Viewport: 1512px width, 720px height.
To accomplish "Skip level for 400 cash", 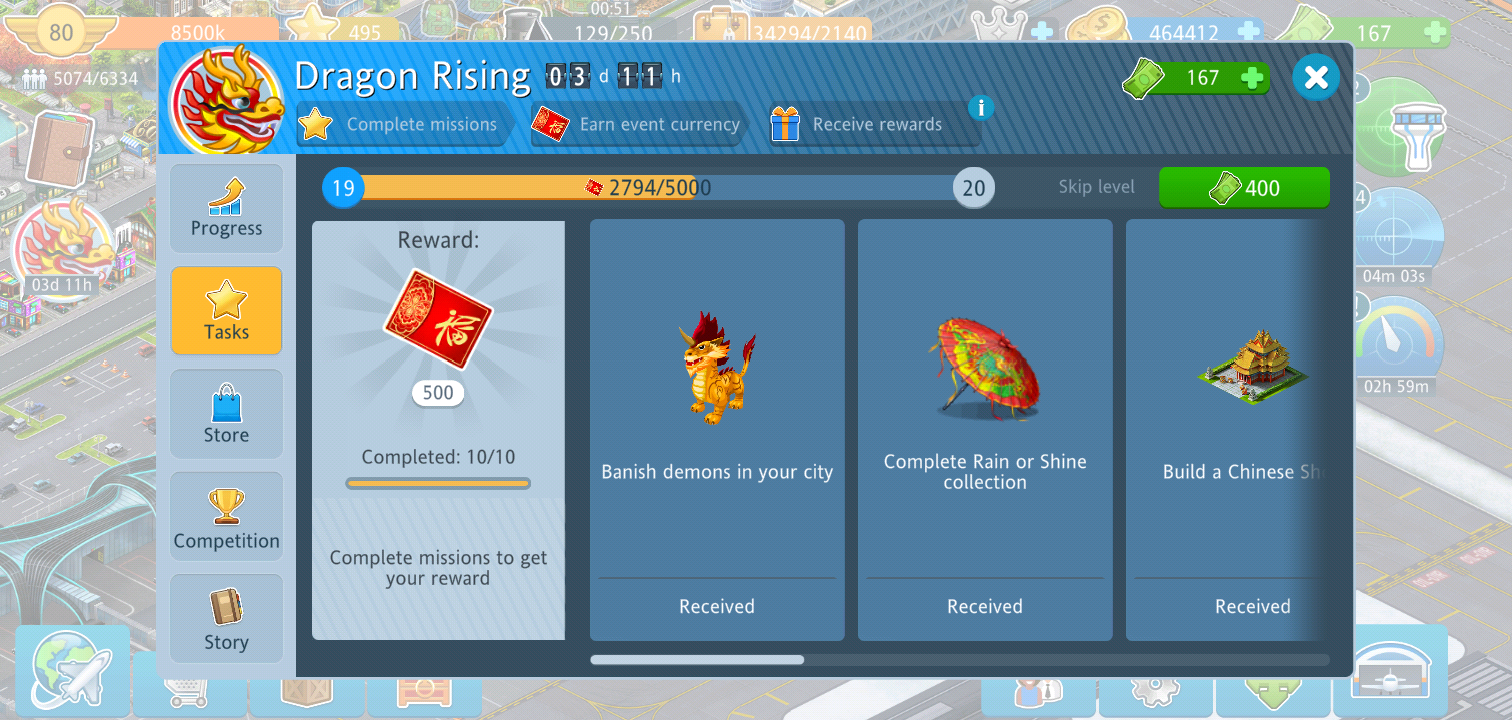I will tap(1244, 188).
